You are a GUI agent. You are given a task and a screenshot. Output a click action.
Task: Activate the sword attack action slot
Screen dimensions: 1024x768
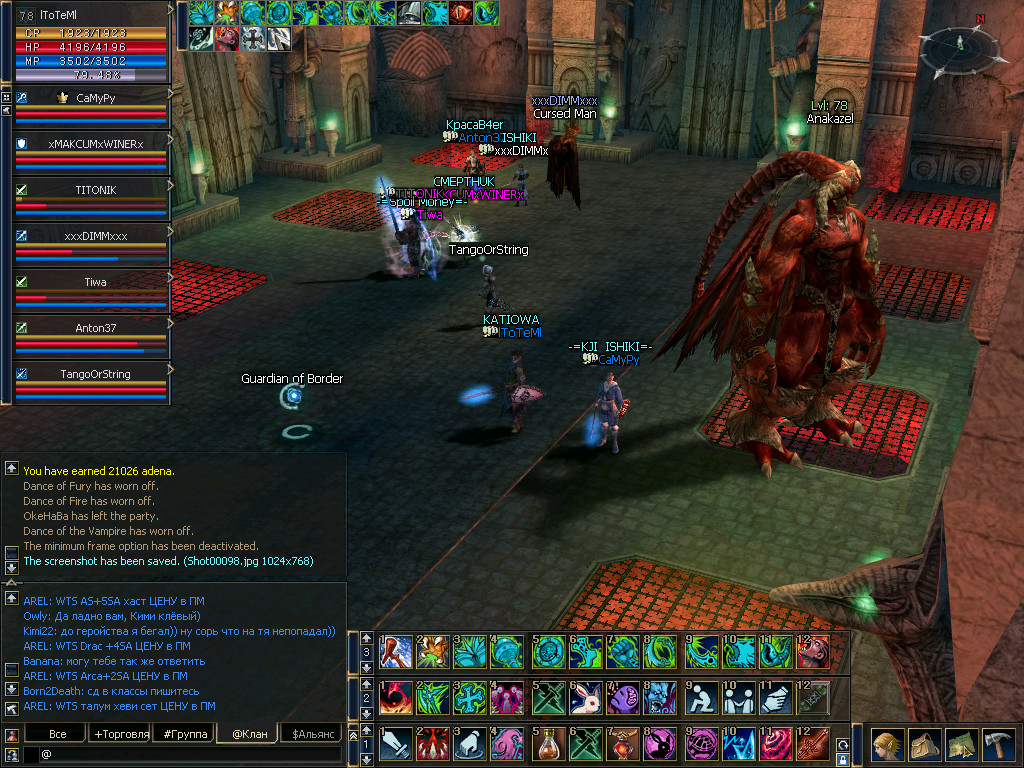coord(394,744)
